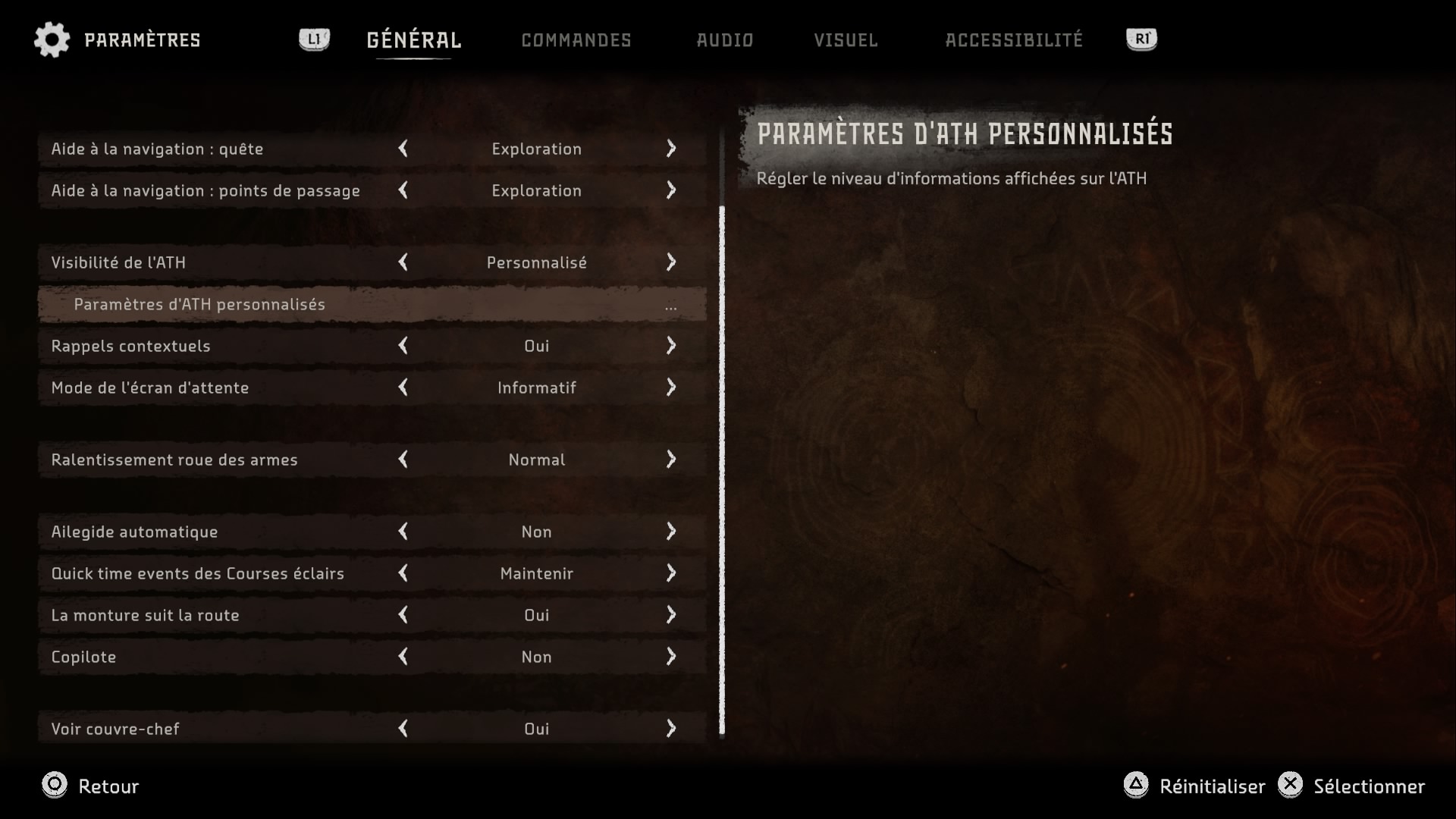
Task: Select the Visuel tab
Action: 846,40
